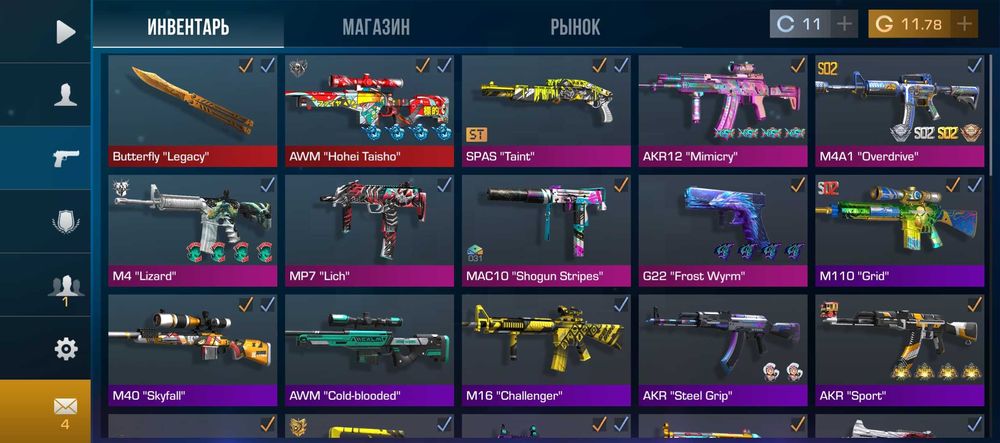
Task: Select the M16 "Challenger" rifle
Action: (546, 350)
